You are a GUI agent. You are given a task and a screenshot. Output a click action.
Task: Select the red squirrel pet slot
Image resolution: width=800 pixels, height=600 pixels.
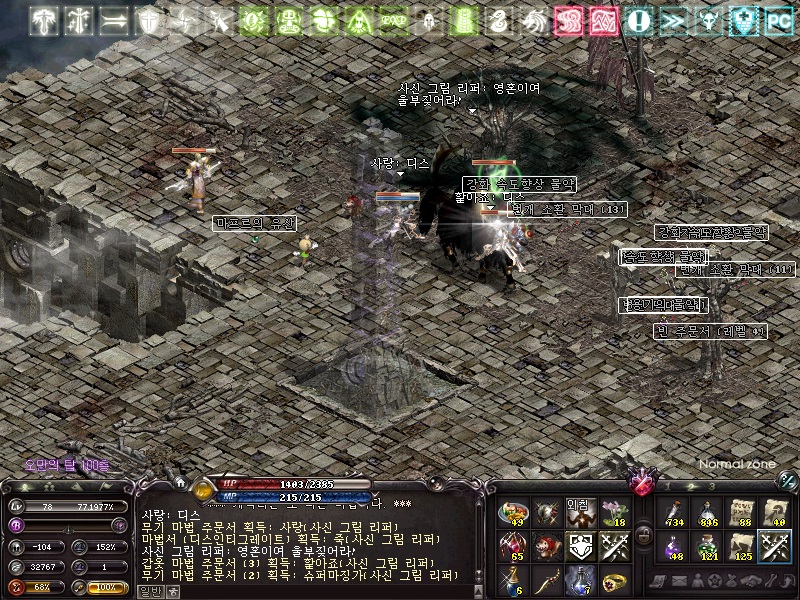tap(547, 546)
